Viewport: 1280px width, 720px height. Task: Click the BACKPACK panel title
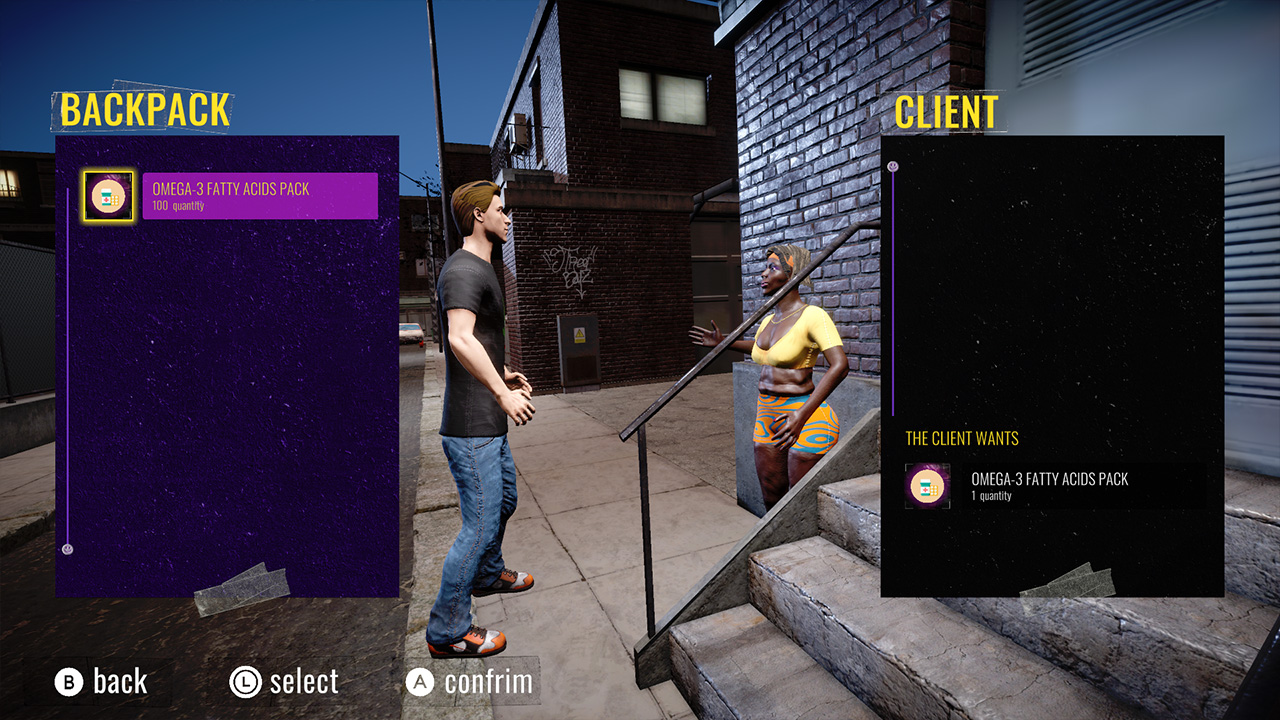(x=144, y=110)
